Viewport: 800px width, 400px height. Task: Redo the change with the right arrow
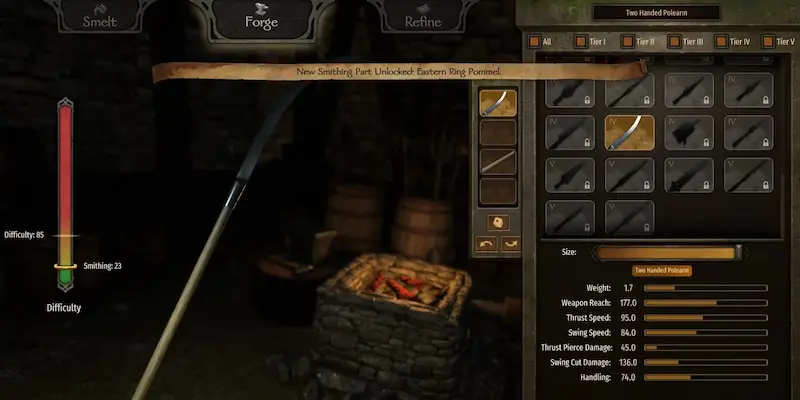[x=511, y=244]
